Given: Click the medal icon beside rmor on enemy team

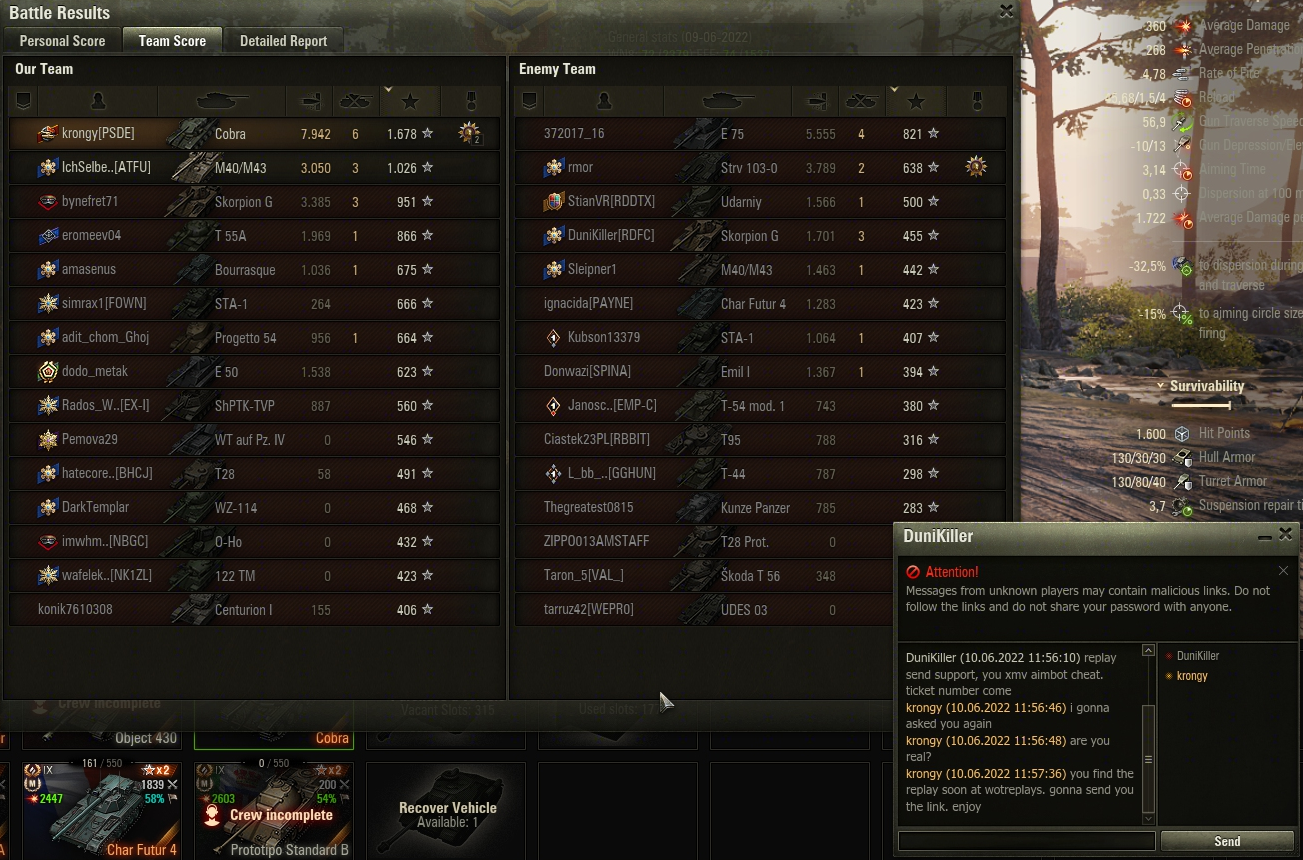Looking at the screenshot, I should [974, 166].
